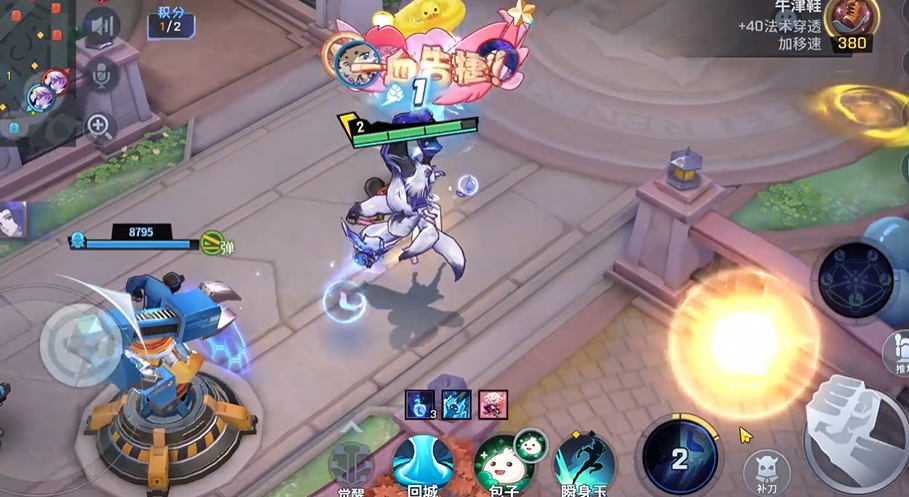Tap the skill on cooldown showing 2

click(x=680, y=458)
